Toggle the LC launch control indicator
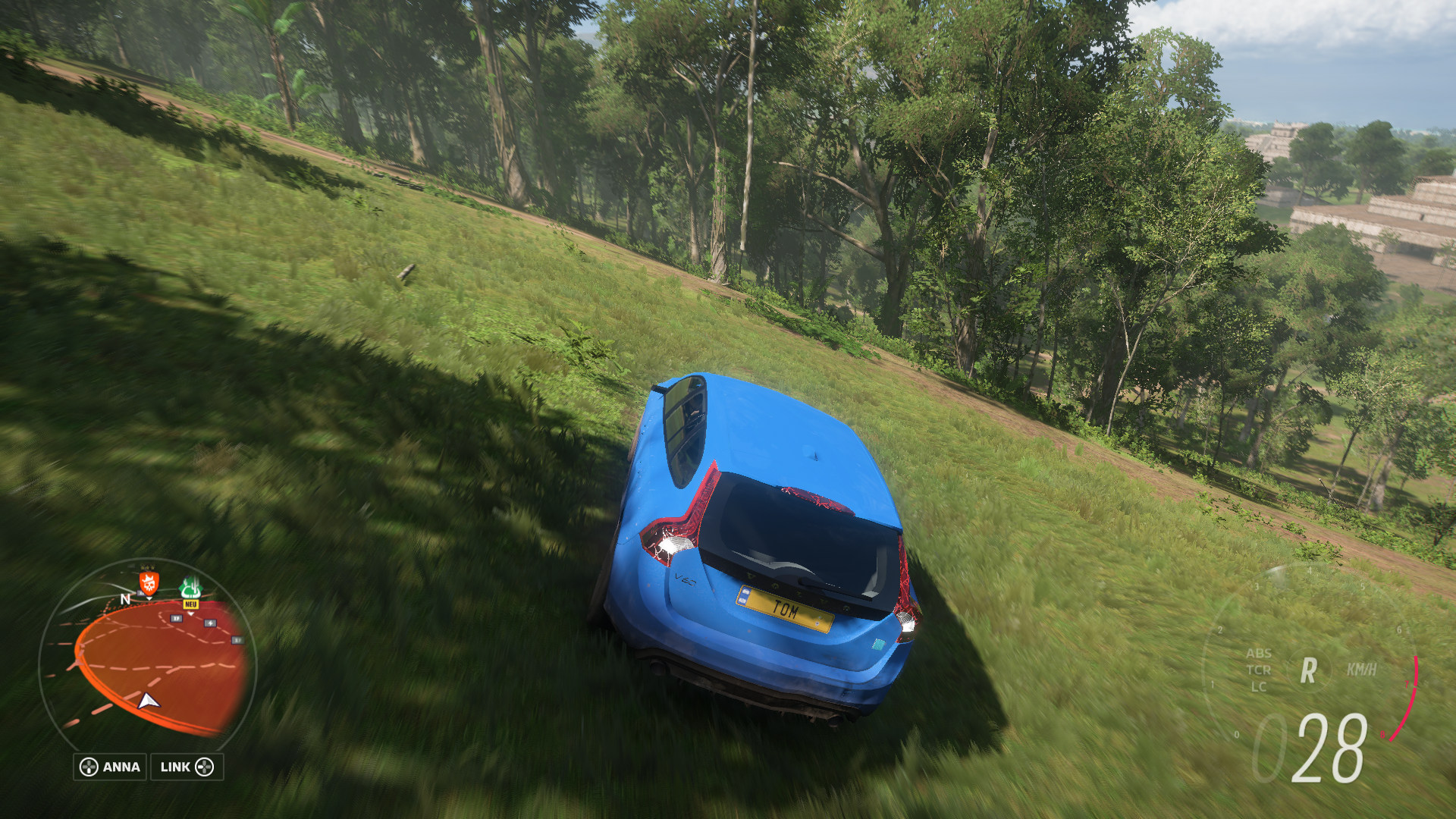Image resolution: width=1456 pixels, height=819 pixels. coord(1258,687)
